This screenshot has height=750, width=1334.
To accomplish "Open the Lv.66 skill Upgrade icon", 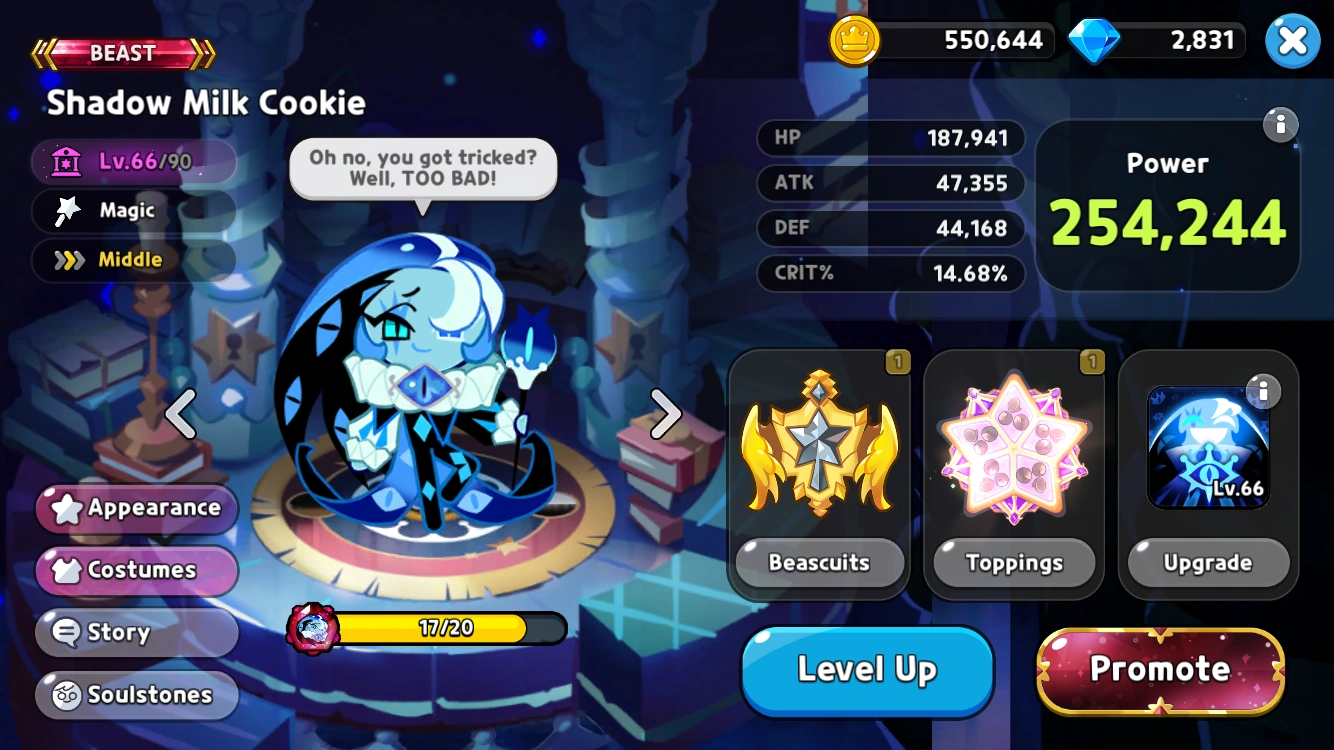I will coord(1208,447).
